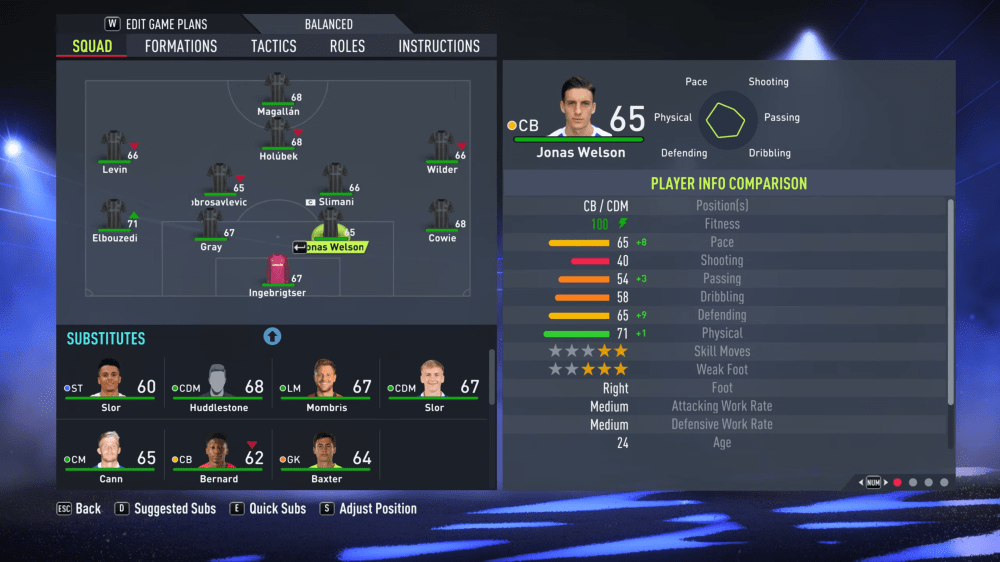Switch to the Formations tab
The height and width of the screenshot is (562, 1000).
tap(180, 46)
